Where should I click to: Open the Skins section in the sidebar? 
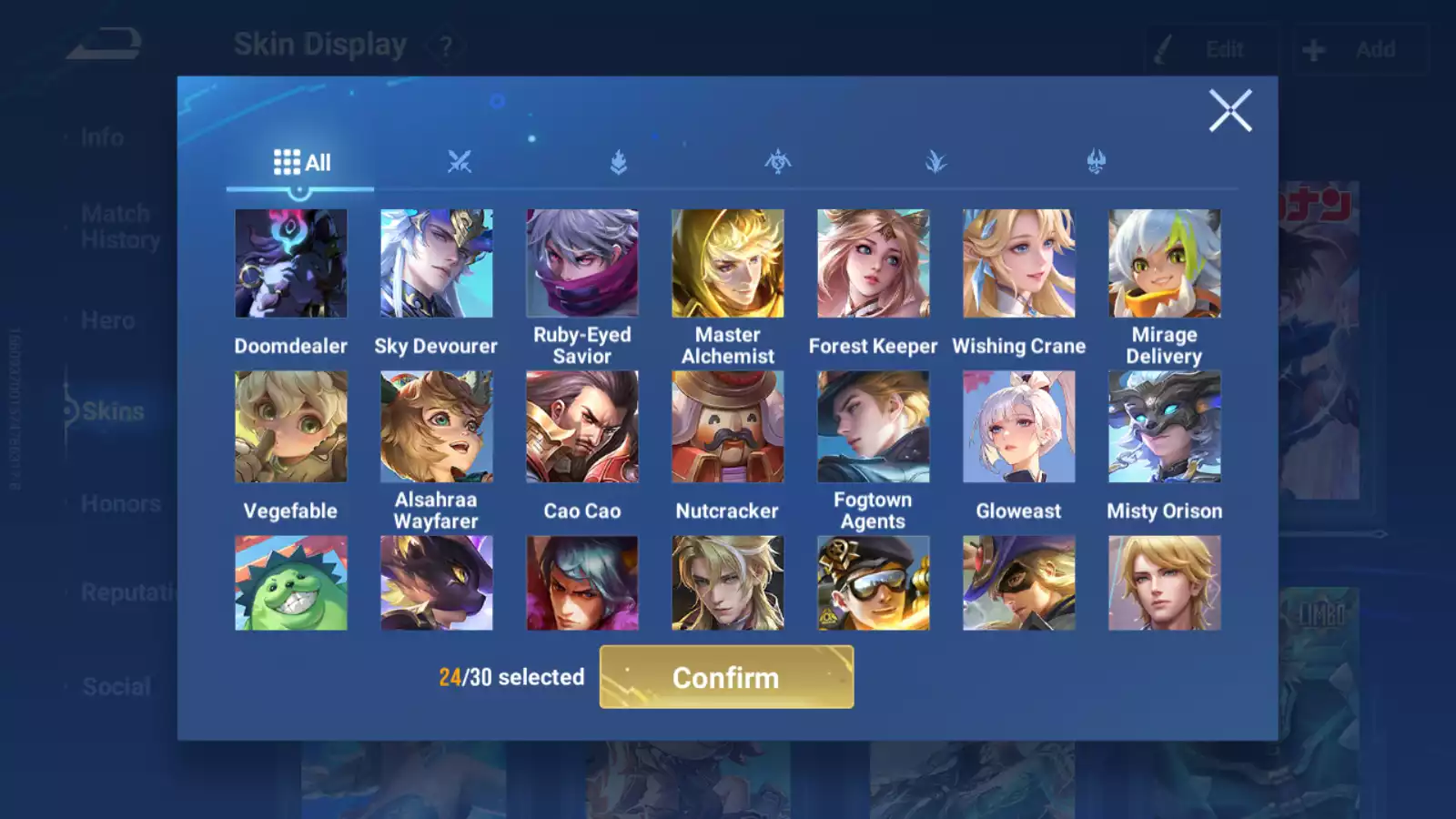coord(111,411)
